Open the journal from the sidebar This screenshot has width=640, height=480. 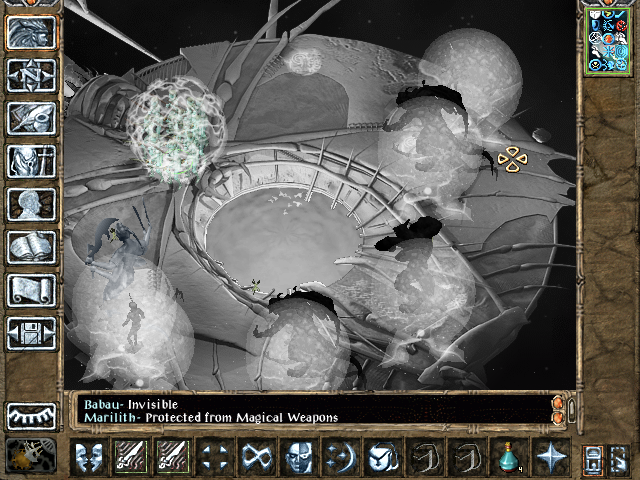[31, 118]
